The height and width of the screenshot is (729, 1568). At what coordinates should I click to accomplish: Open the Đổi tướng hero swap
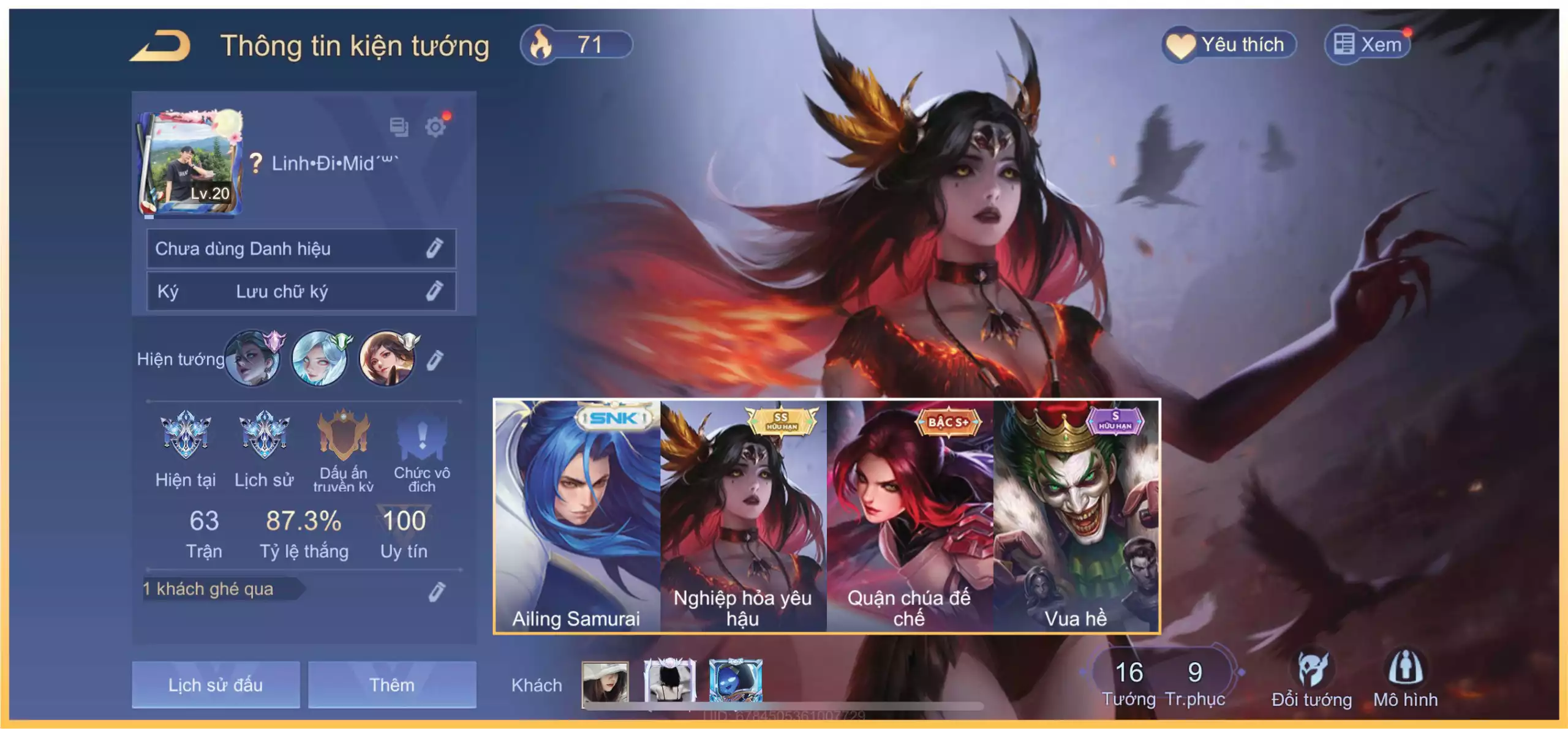coord(1311,679)
